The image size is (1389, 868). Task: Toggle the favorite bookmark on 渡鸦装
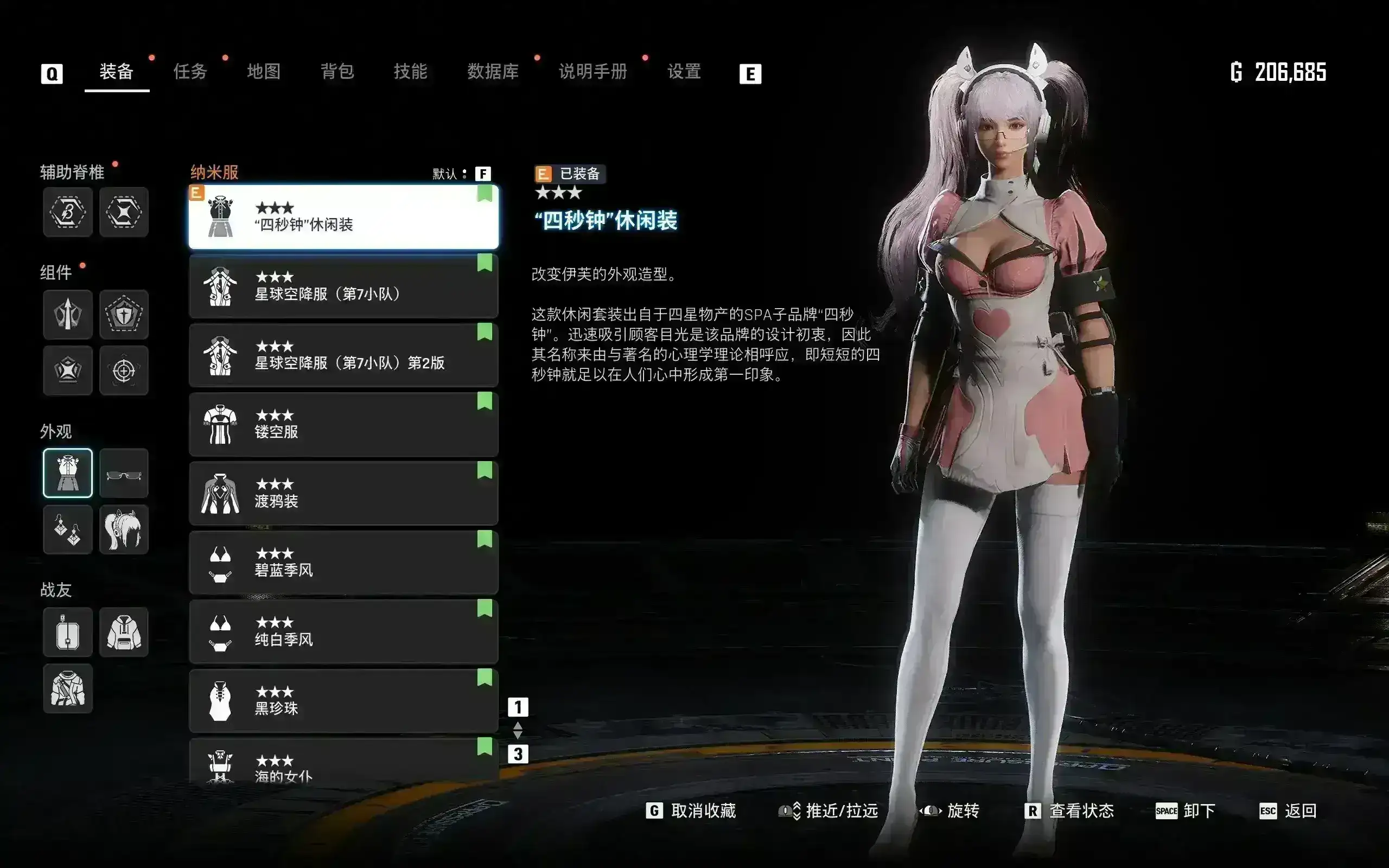click(486, 470)
